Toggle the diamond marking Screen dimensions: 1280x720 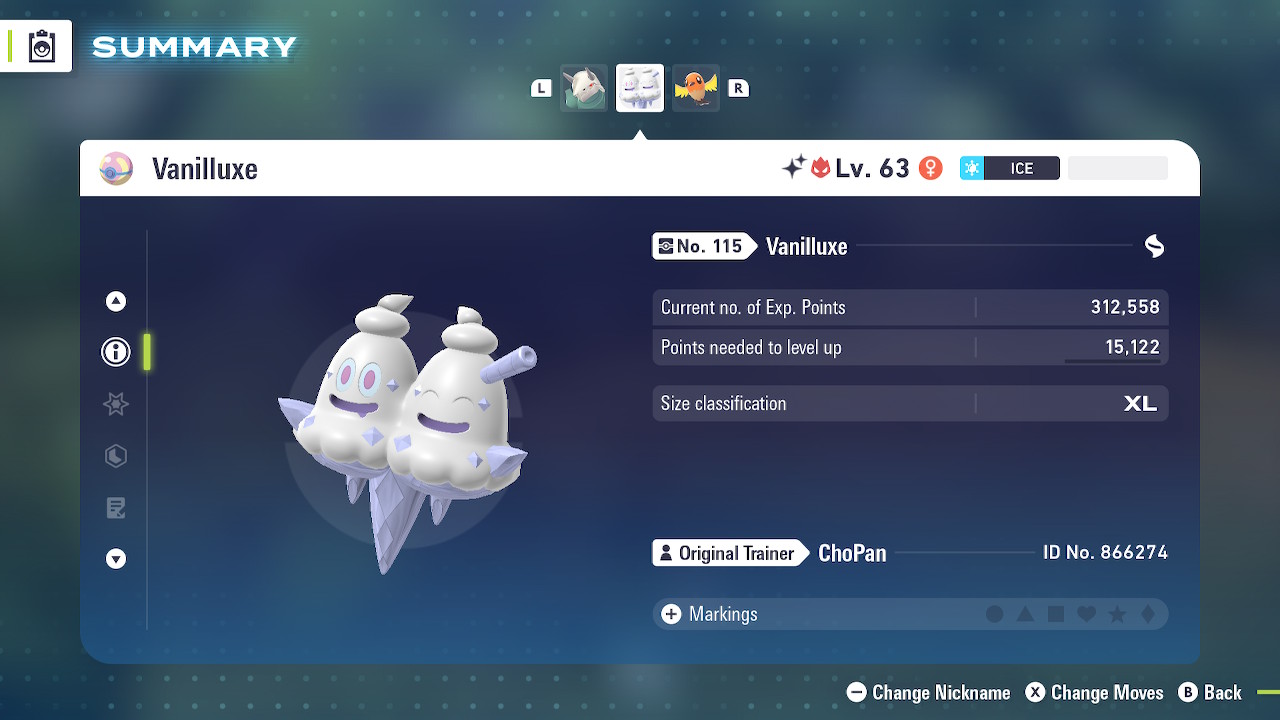[x=1148, y=614]
